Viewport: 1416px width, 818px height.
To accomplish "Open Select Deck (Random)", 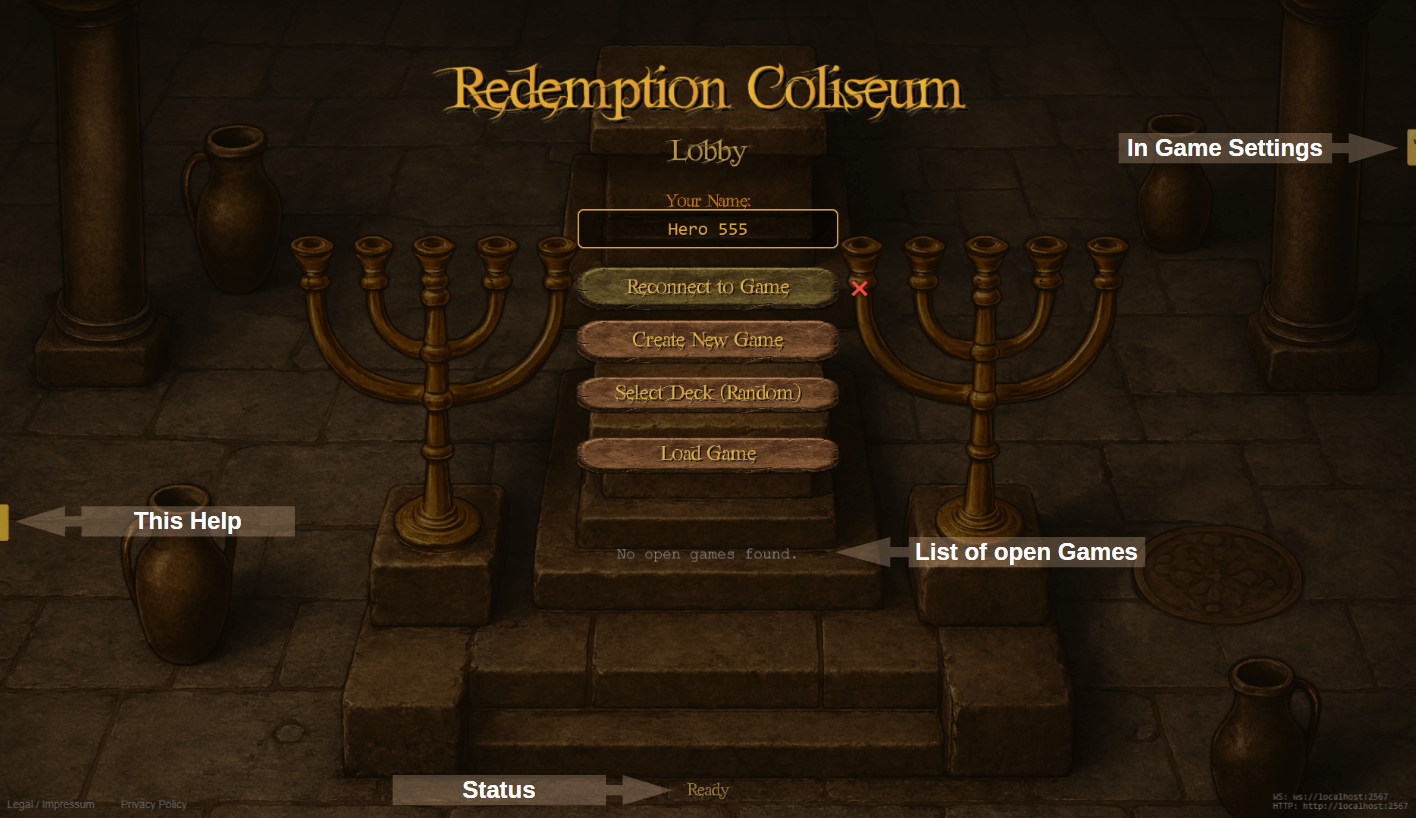I will point(707,394).
